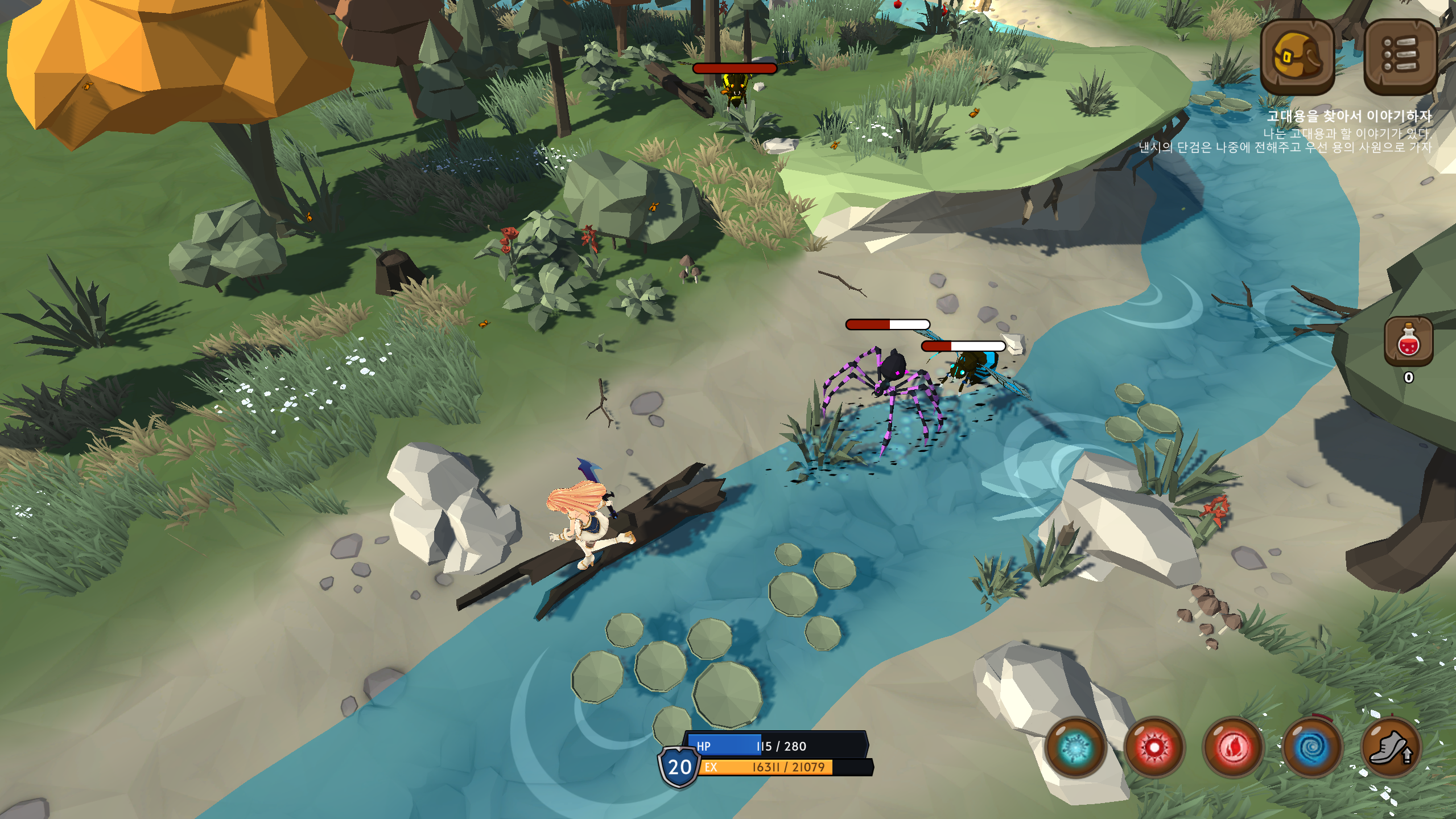Open the list menu button

pos(1399,56)
